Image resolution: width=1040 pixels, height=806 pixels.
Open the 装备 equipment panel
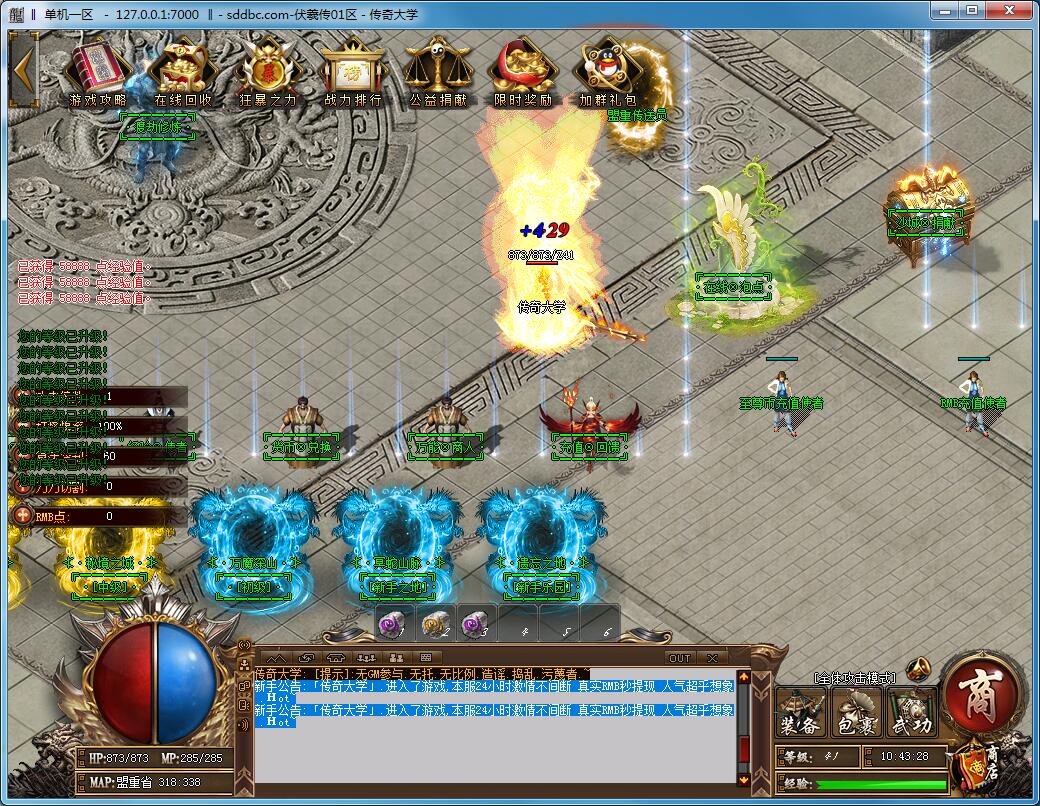801,712
